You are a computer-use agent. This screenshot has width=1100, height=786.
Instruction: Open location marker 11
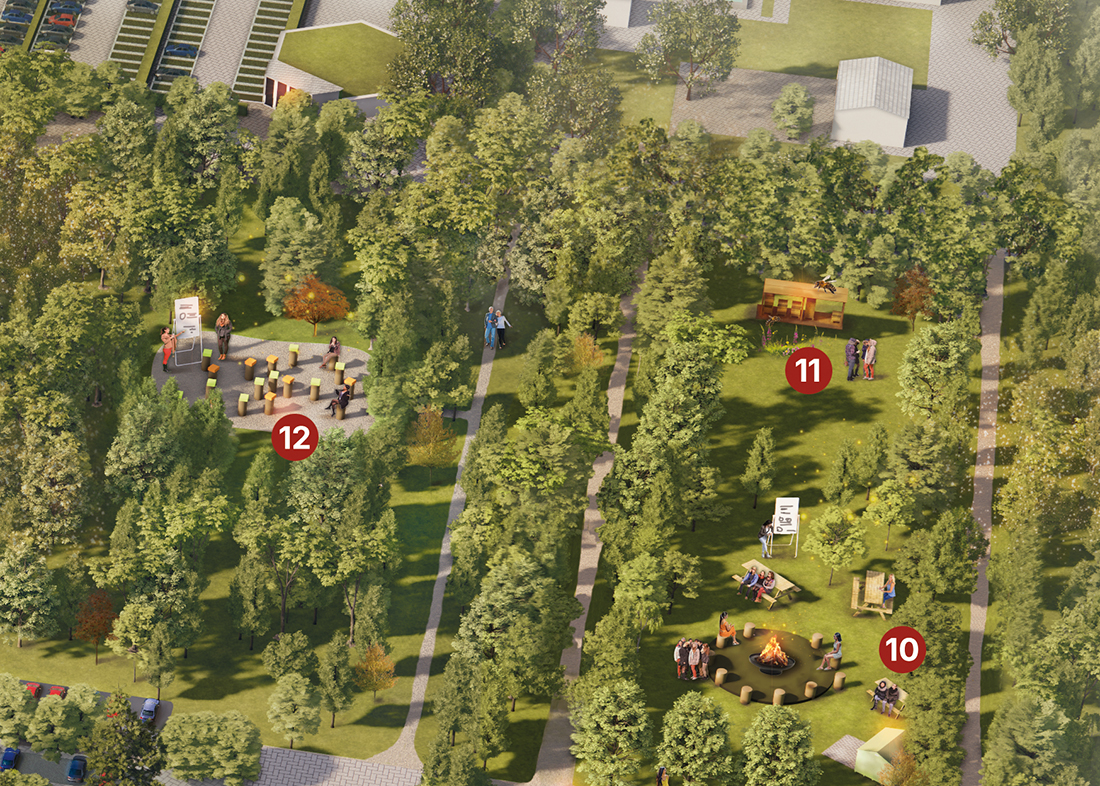pyautogui.click(x=808, y=371)
